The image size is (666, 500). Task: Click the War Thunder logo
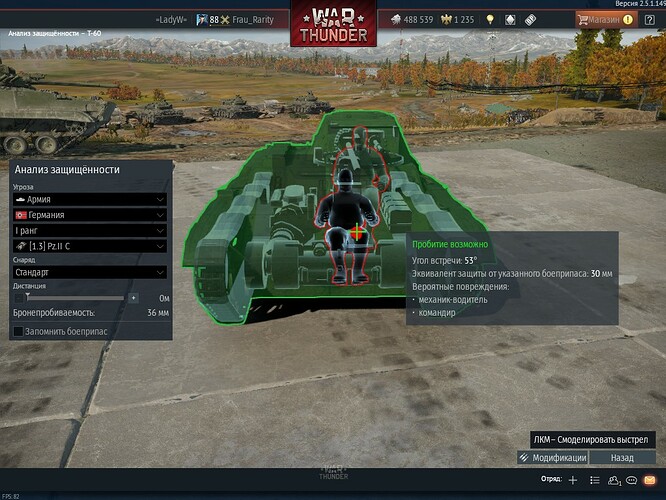[333, 24]
